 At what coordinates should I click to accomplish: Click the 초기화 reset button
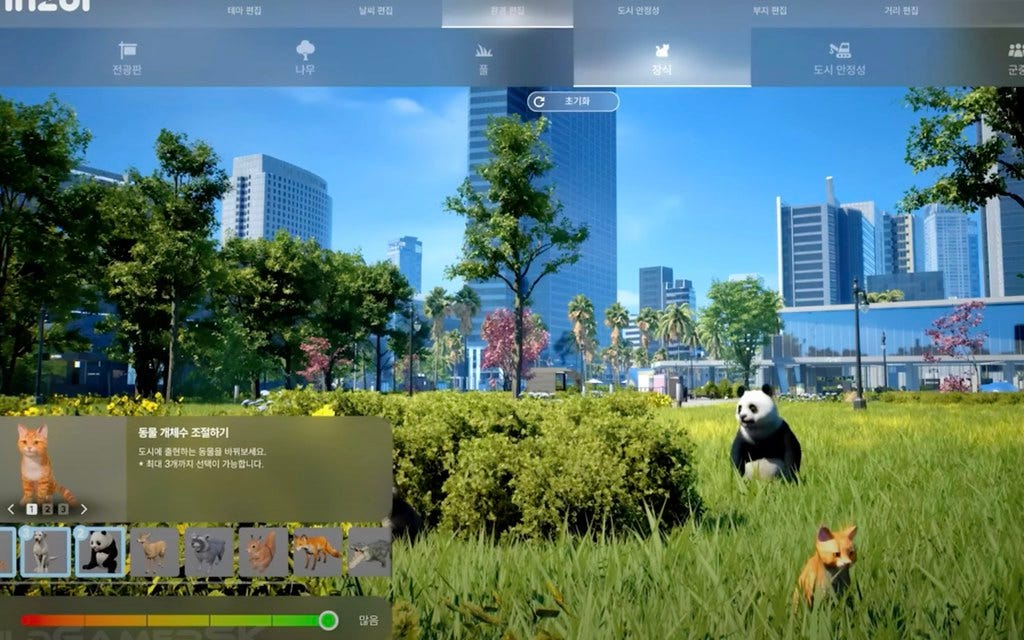click(573, 102)
